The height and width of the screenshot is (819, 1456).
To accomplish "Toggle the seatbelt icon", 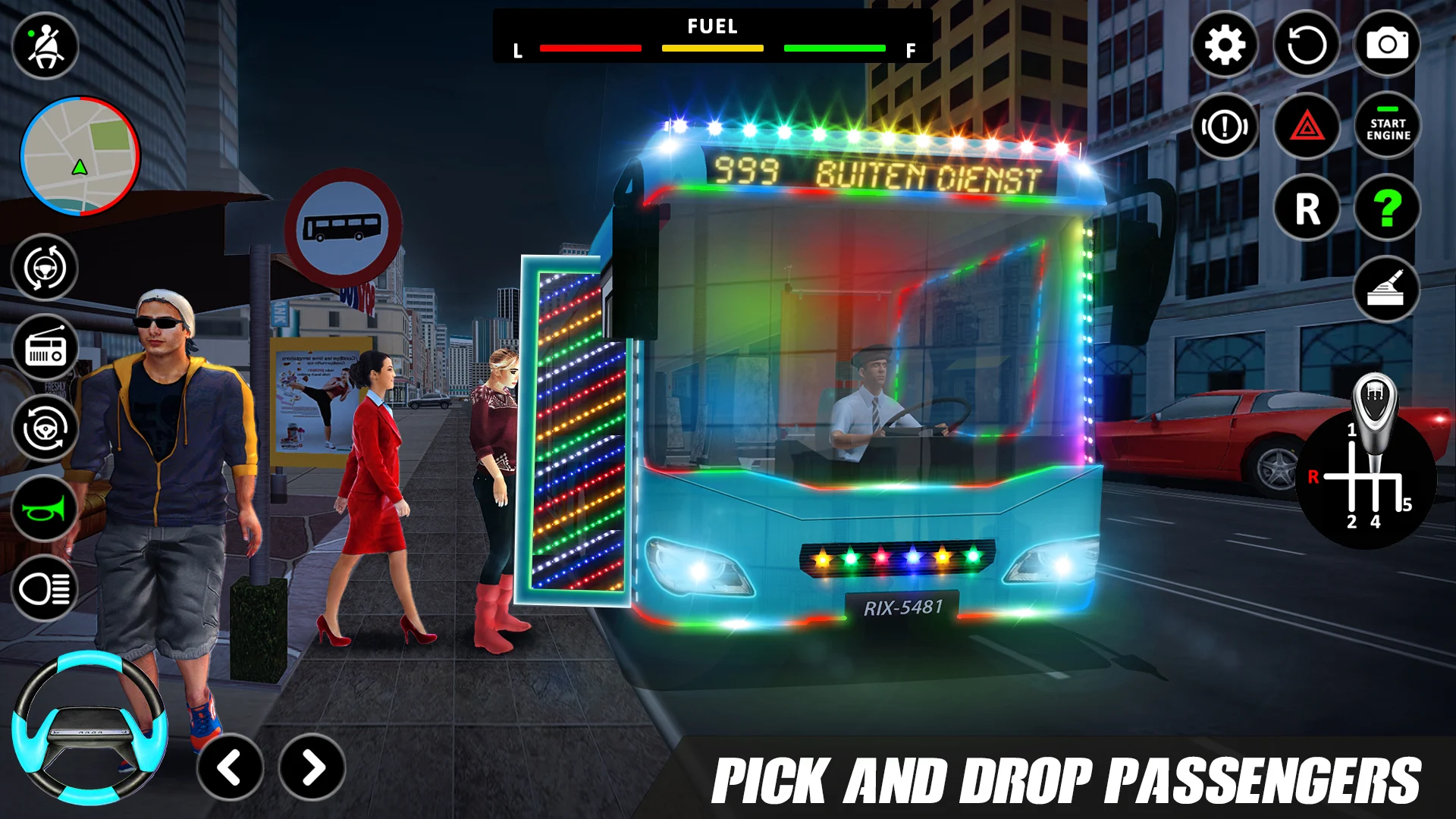I will point(45,46).
